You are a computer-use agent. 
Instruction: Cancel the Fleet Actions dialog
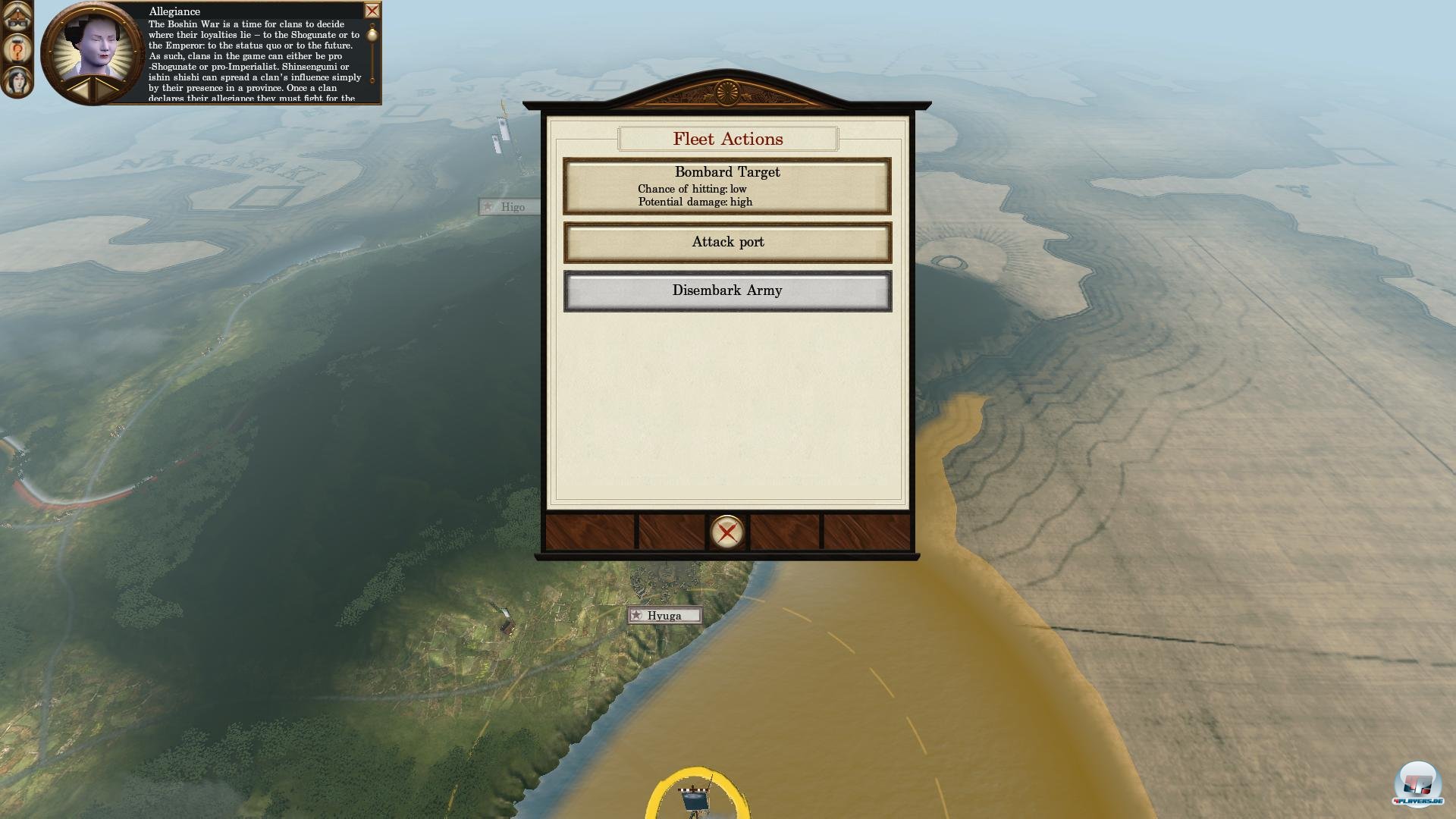coord(726,532)
